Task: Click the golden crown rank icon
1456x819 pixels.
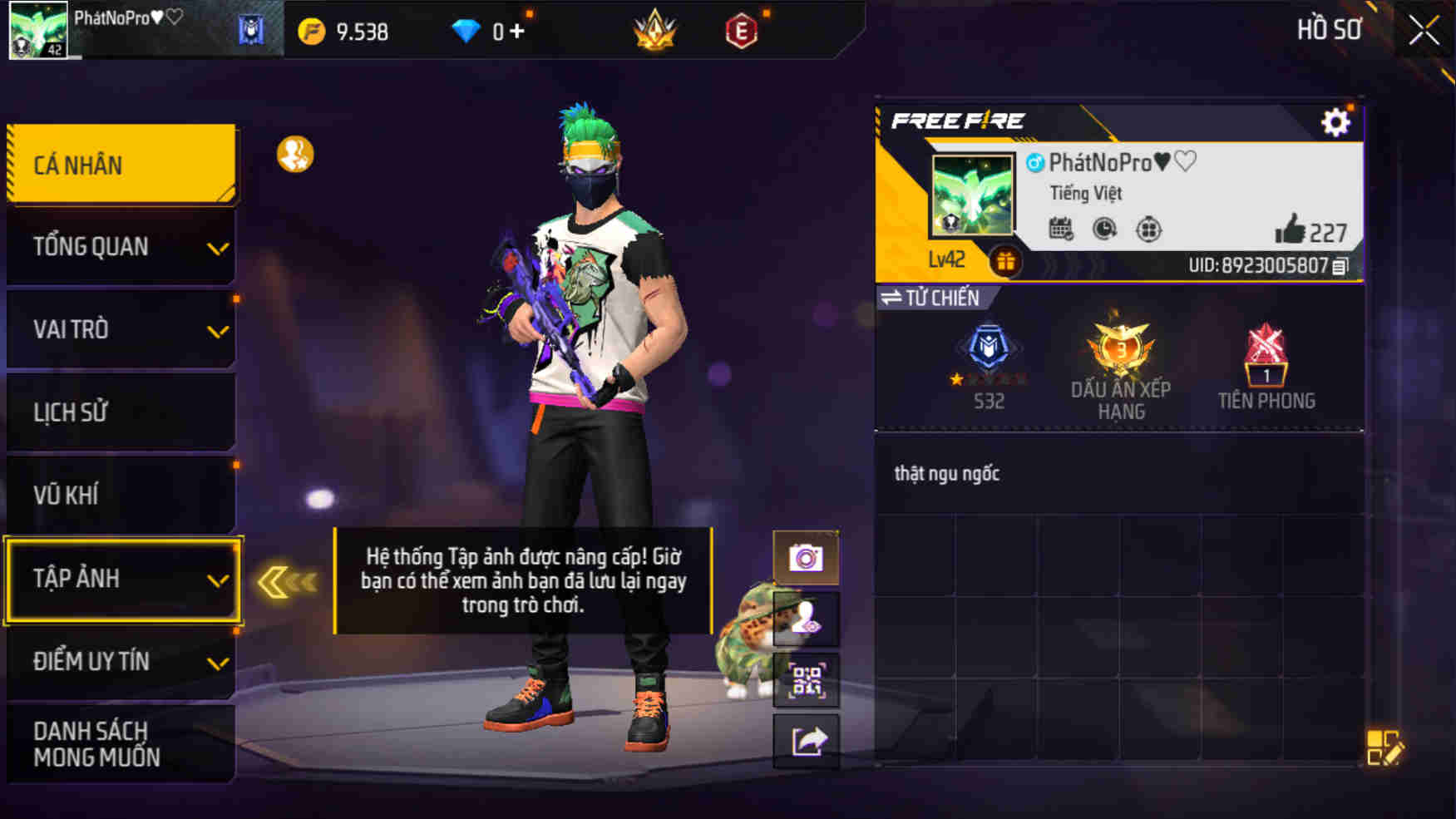Action: click(654, 32)
